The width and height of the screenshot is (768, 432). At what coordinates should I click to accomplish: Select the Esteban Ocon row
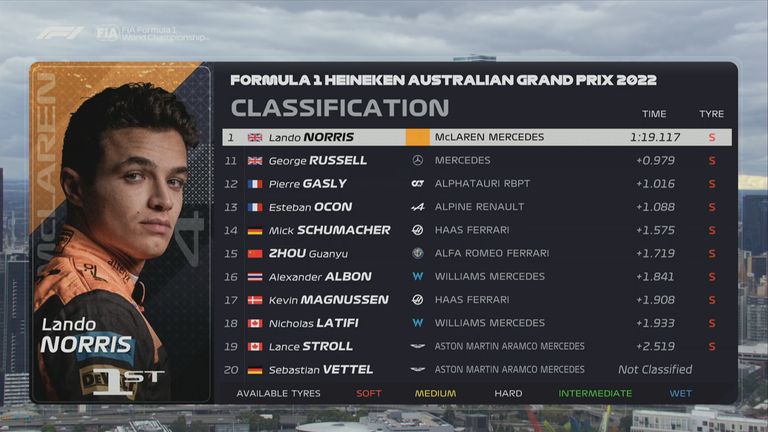point(476,207)
